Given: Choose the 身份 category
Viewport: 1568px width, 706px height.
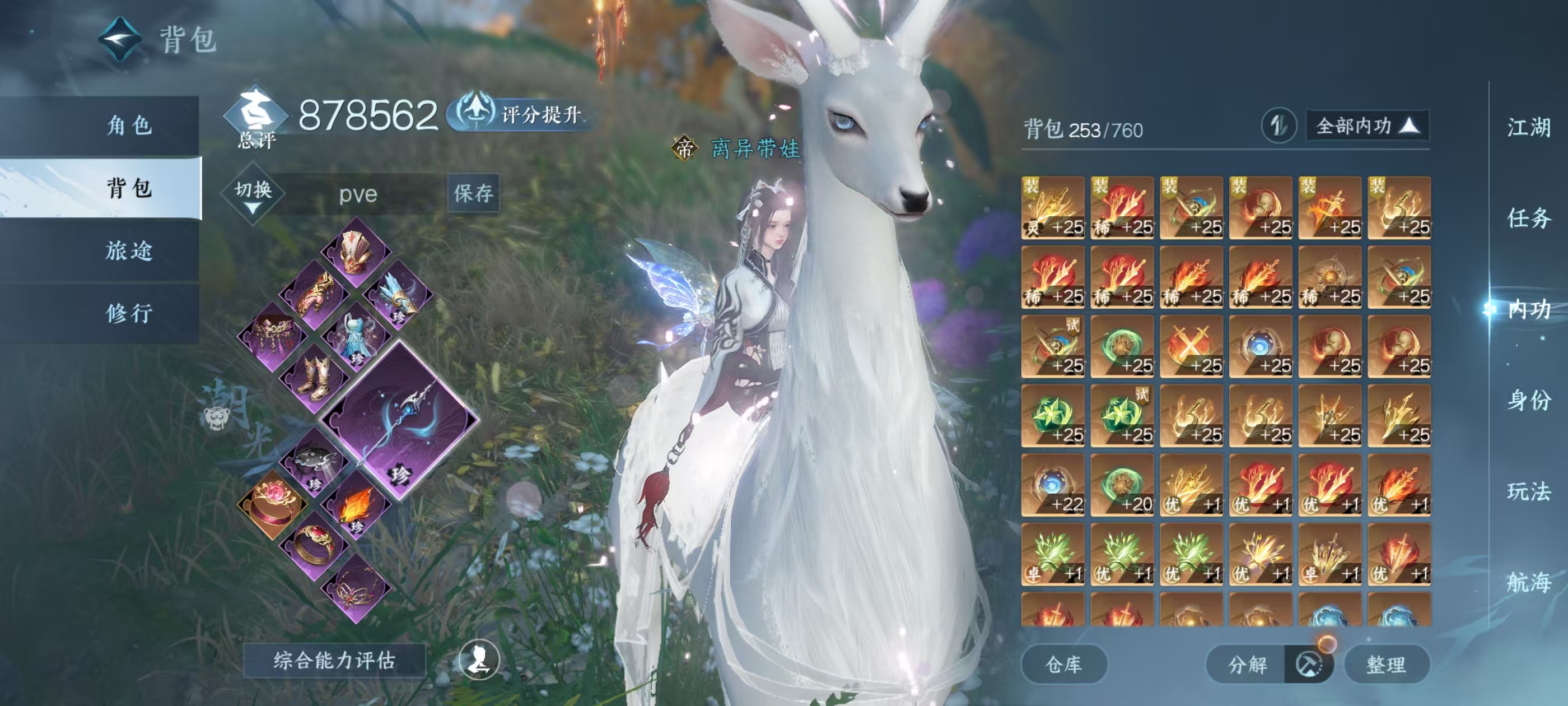Looking at the screenshot, I should [1528, 400].
